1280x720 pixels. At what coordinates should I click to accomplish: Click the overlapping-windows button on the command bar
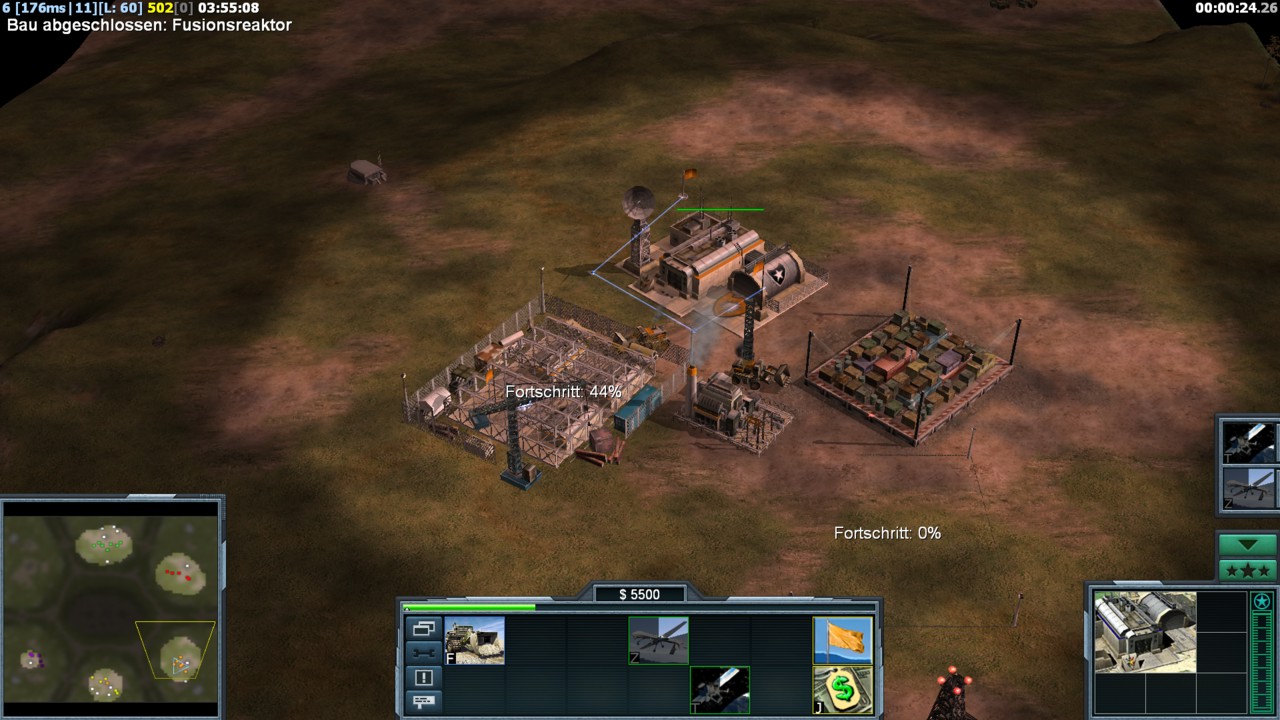423,629
